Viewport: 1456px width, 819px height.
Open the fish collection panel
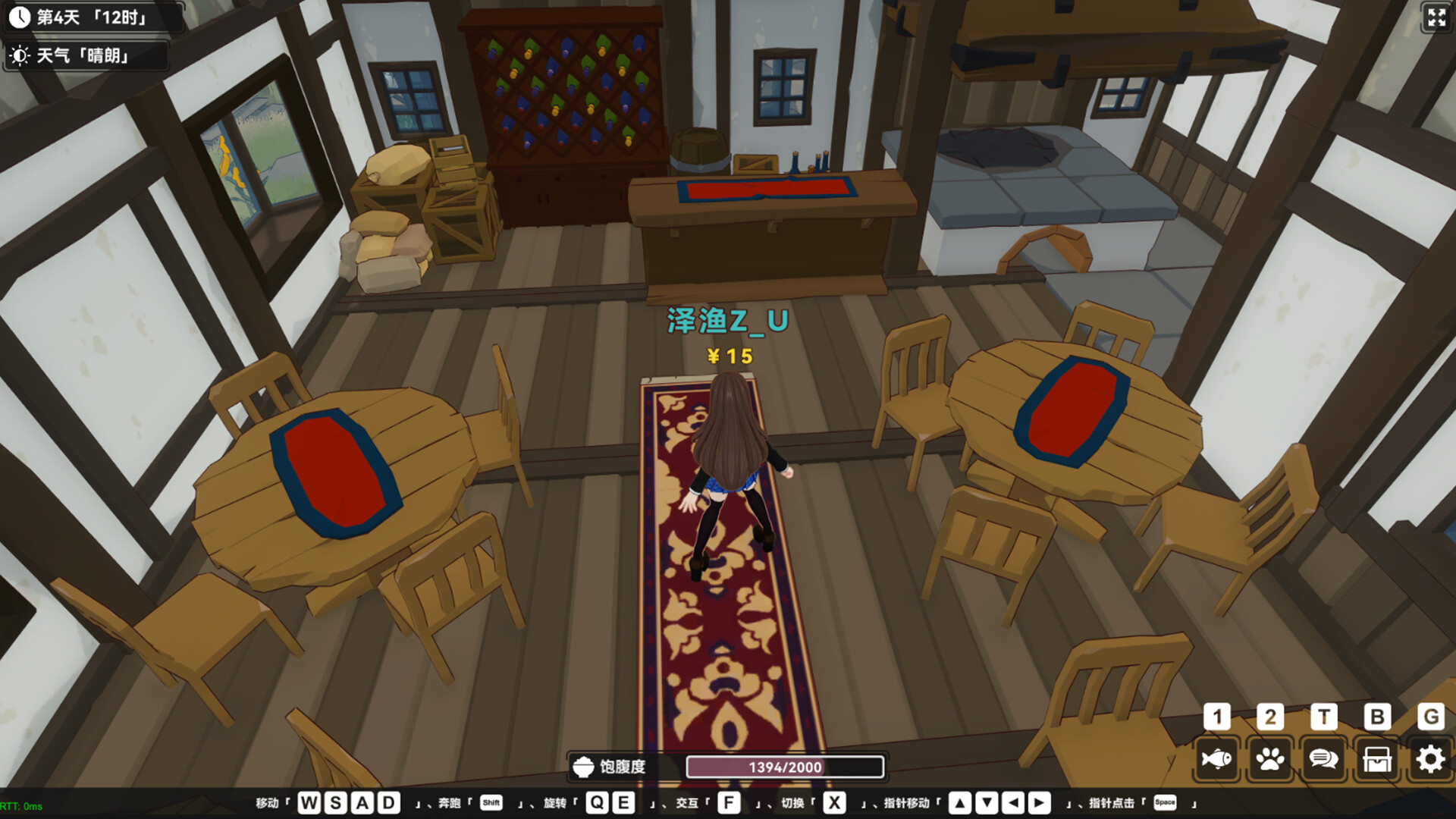[1216, 758]
